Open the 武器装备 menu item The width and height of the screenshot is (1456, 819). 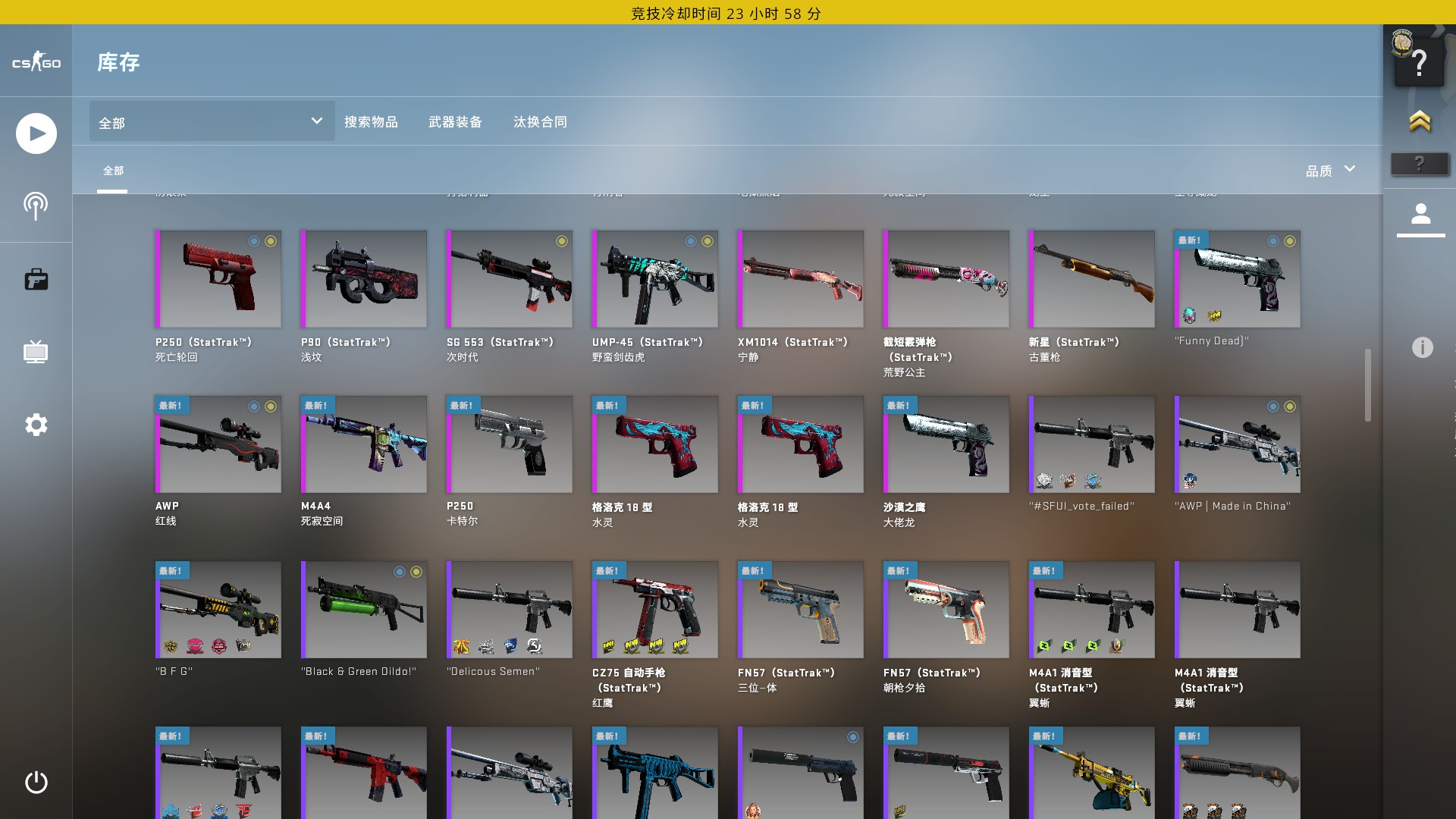tap(457, 122)
